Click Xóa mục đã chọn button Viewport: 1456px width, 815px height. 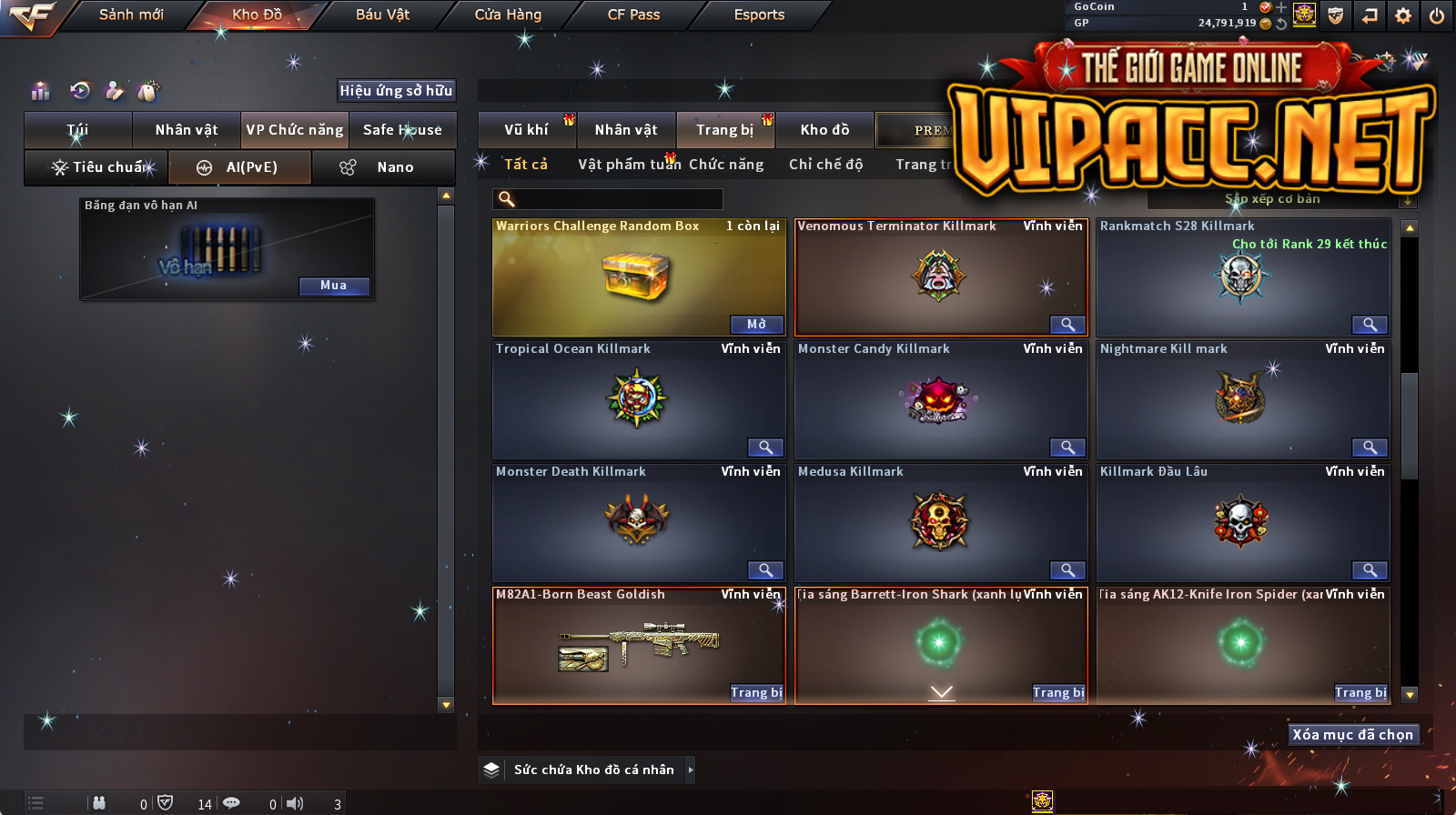(x=1352, y=735)
